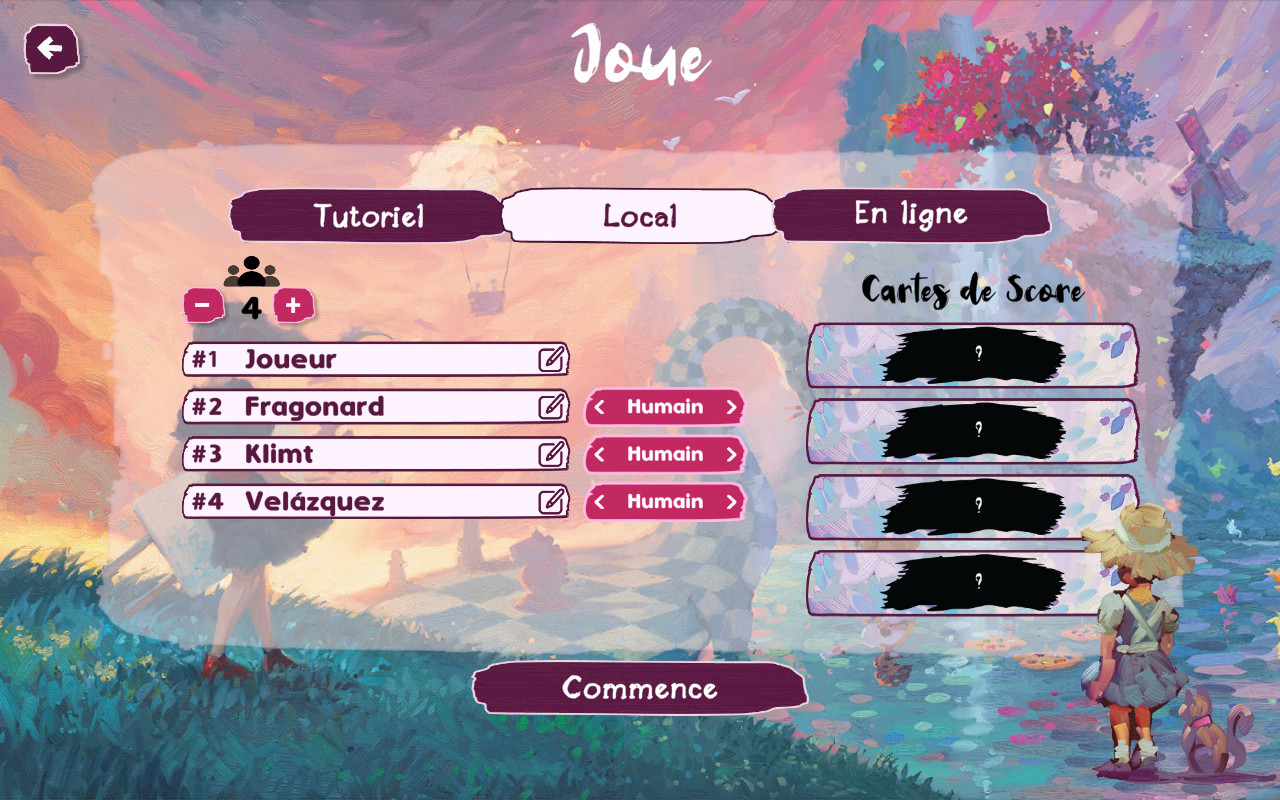Click right arrow on Fragonard's Humain selector
The image size is (1280, 800).
tap(731, 407)
